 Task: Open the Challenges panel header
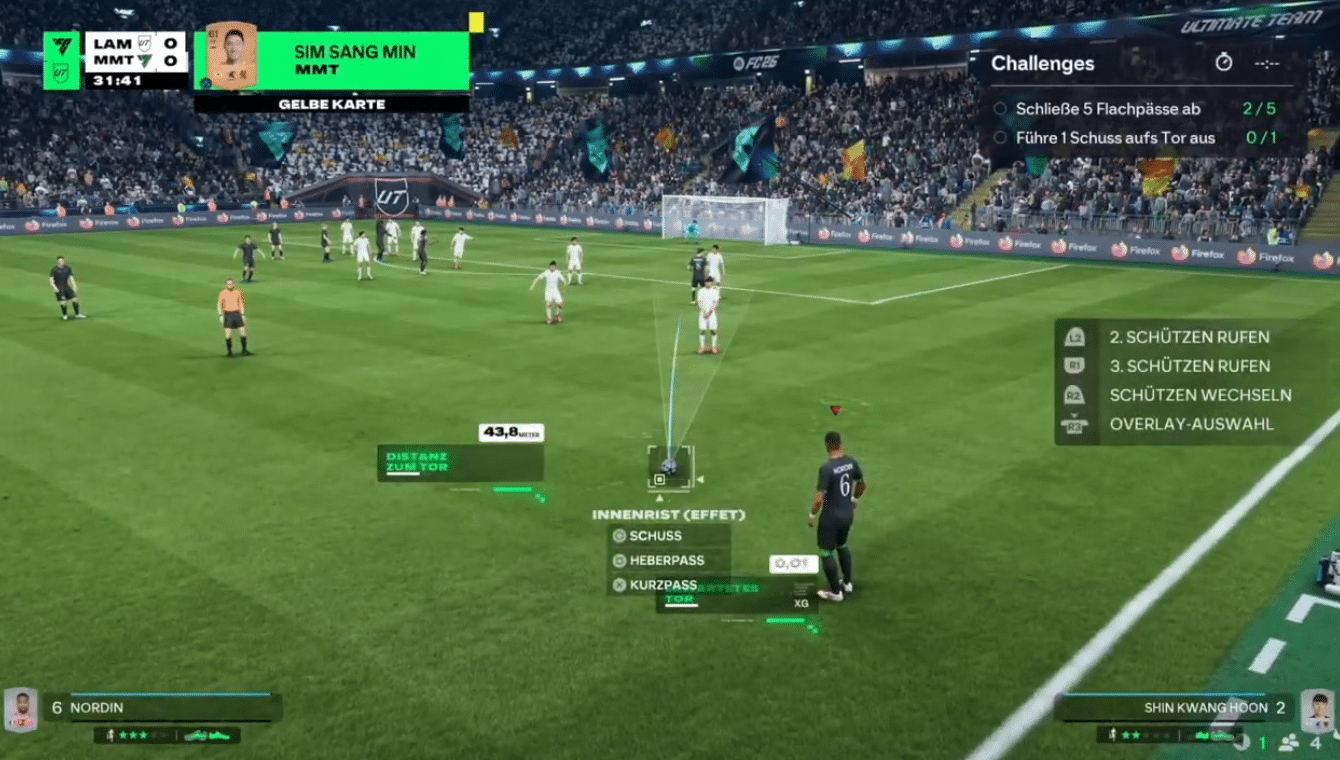pos(1042,63)
